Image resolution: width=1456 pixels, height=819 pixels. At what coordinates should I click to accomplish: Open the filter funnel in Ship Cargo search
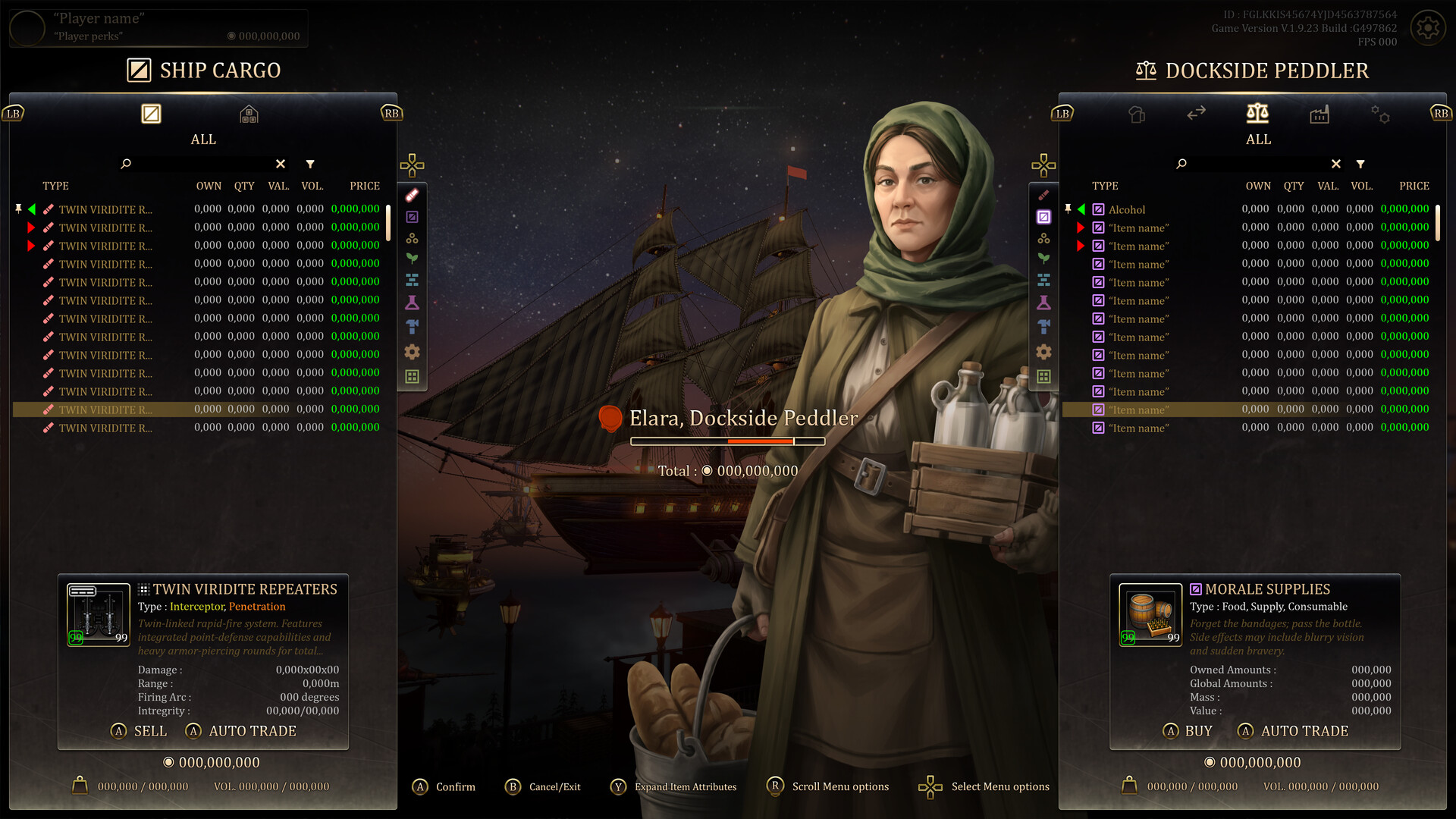[310, 164]
